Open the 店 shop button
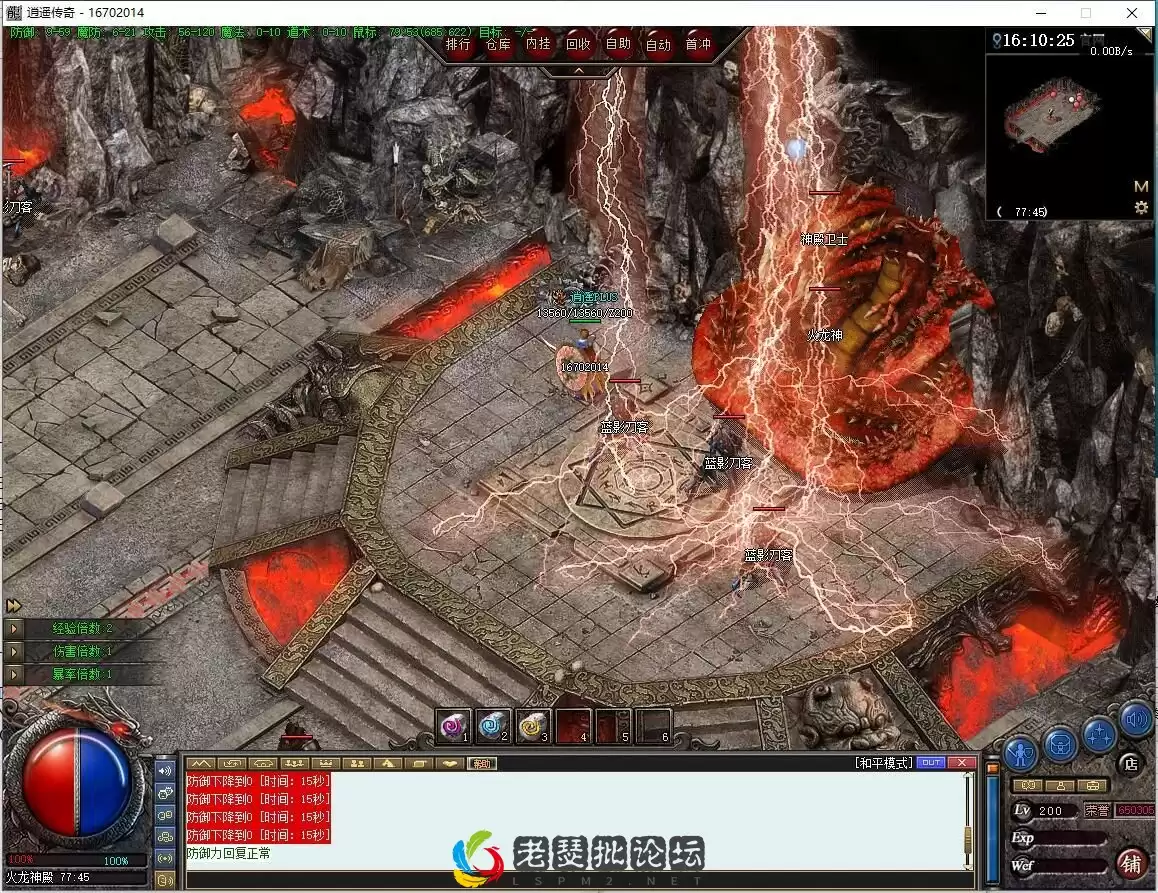The width and height of the screenshot is (1158, 893). [x=1131, y=763]
